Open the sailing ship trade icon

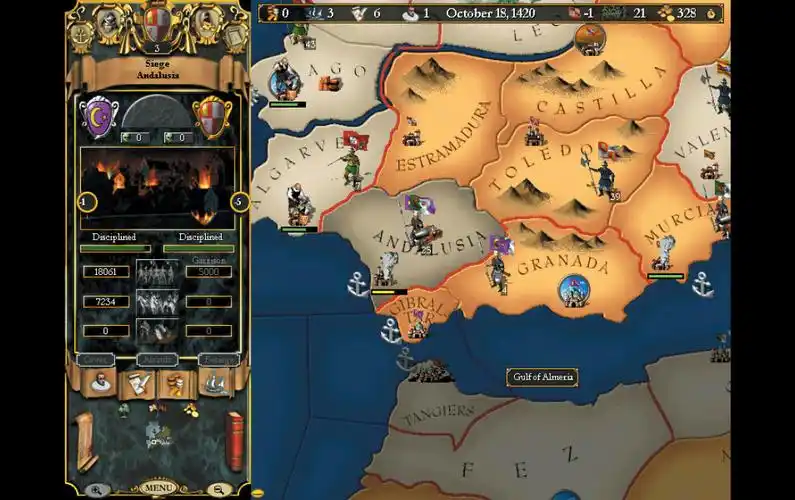pos(216,384)
